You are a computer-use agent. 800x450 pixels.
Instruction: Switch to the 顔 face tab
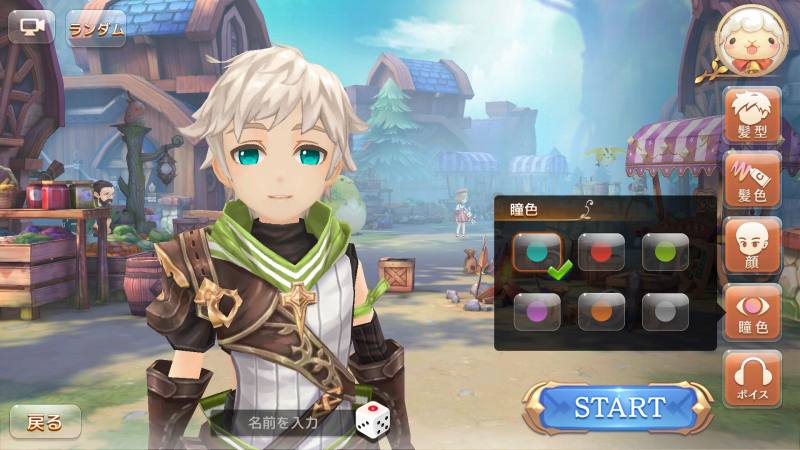tap(752, 245)
